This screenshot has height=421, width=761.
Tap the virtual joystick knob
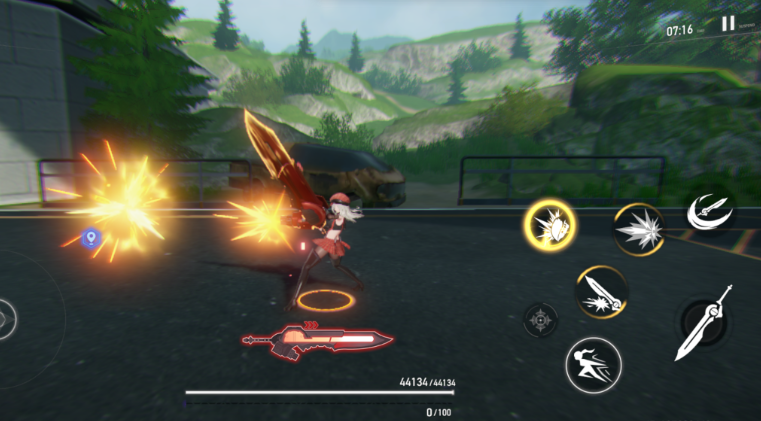[6, 319]
